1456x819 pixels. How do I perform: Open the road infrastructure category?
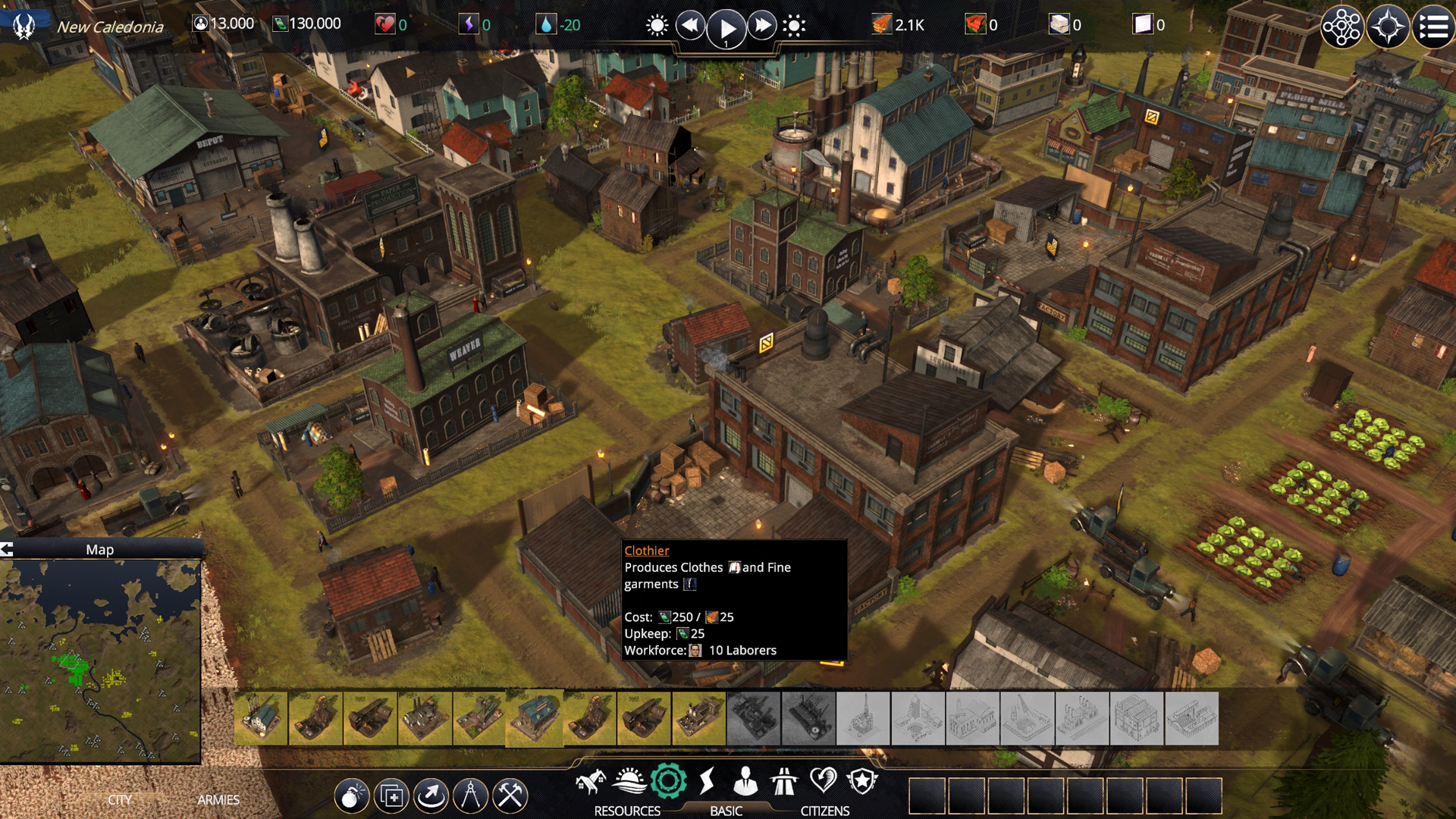point(784,781)
